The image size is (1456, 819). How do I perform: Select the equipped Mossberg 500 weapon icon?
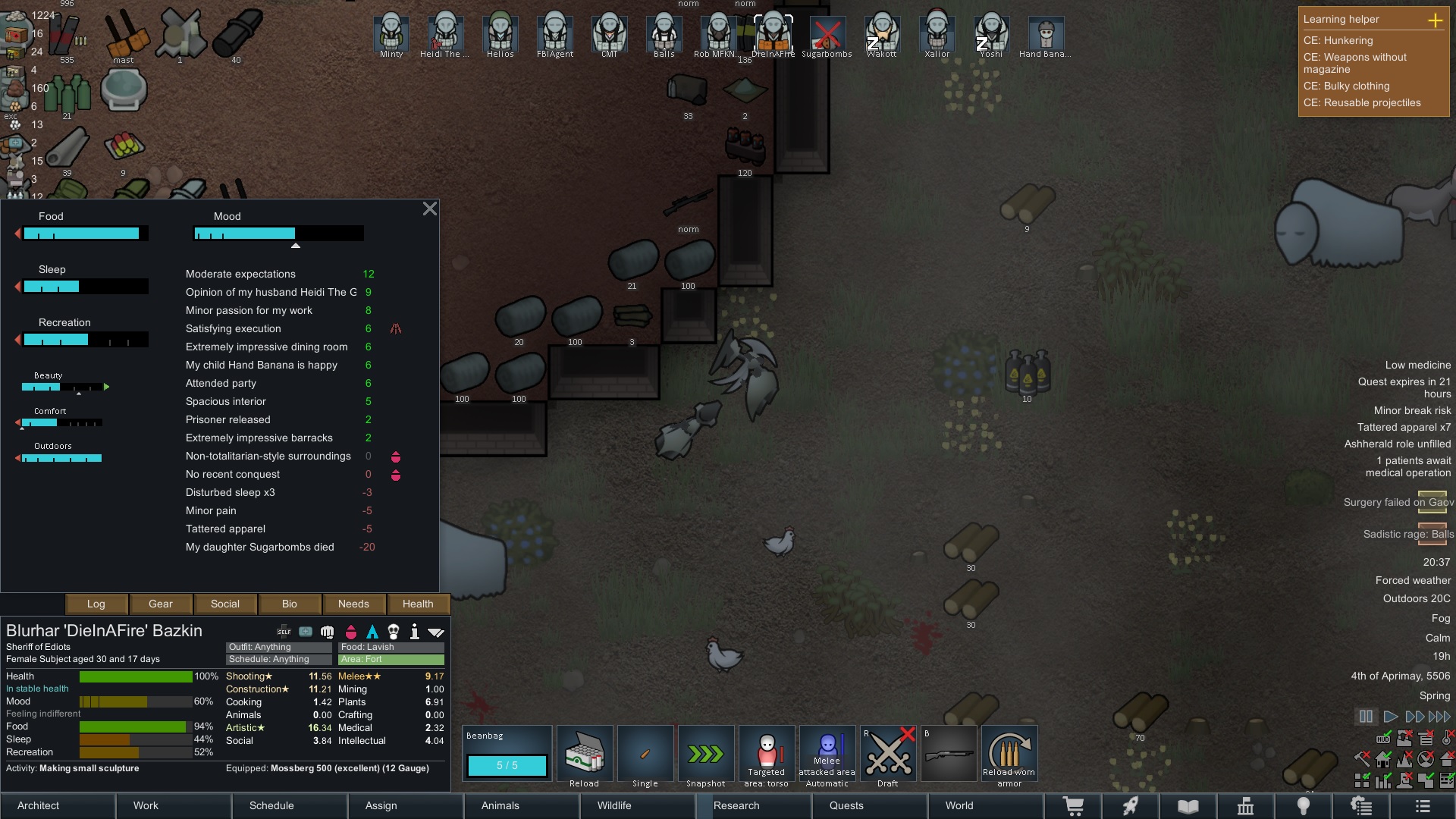coord(949,752)
